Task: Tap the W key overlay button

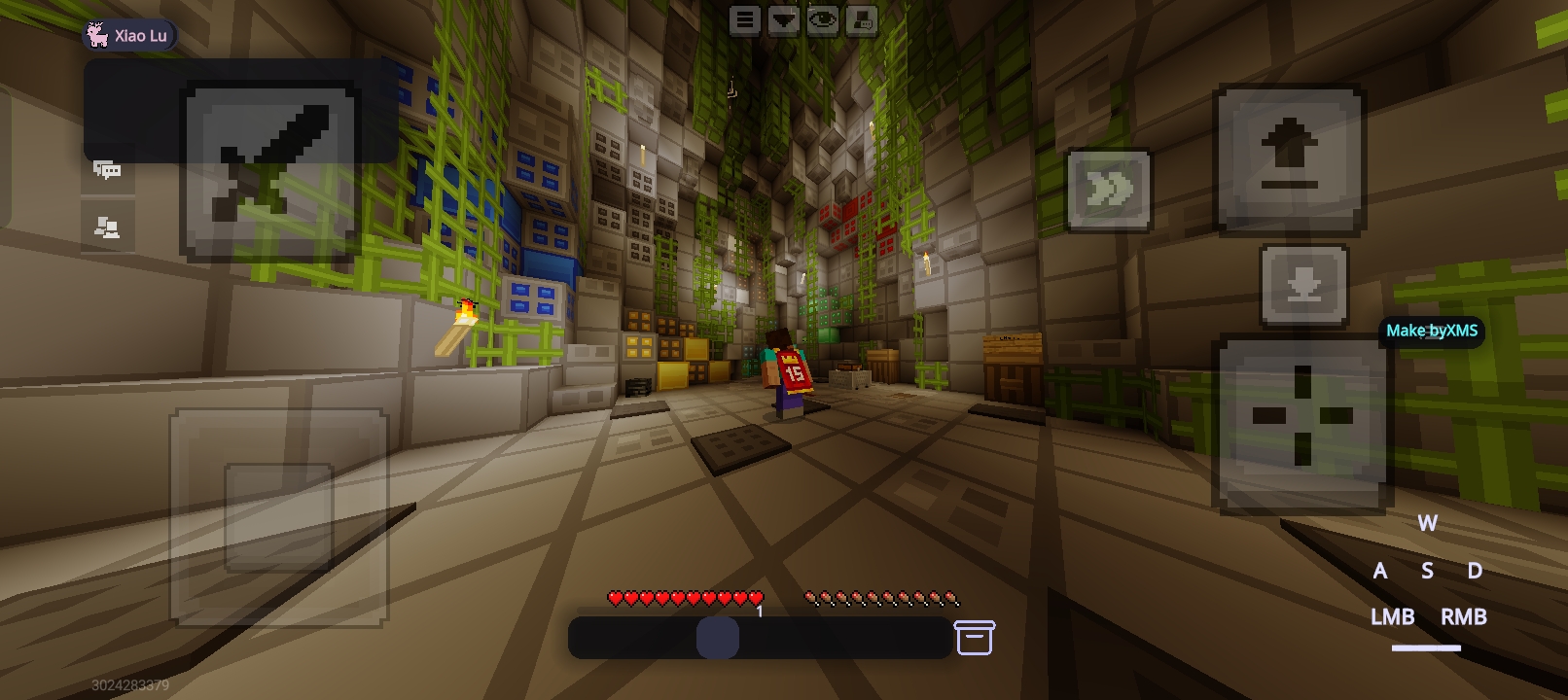Action: (x=1427, y=523)
